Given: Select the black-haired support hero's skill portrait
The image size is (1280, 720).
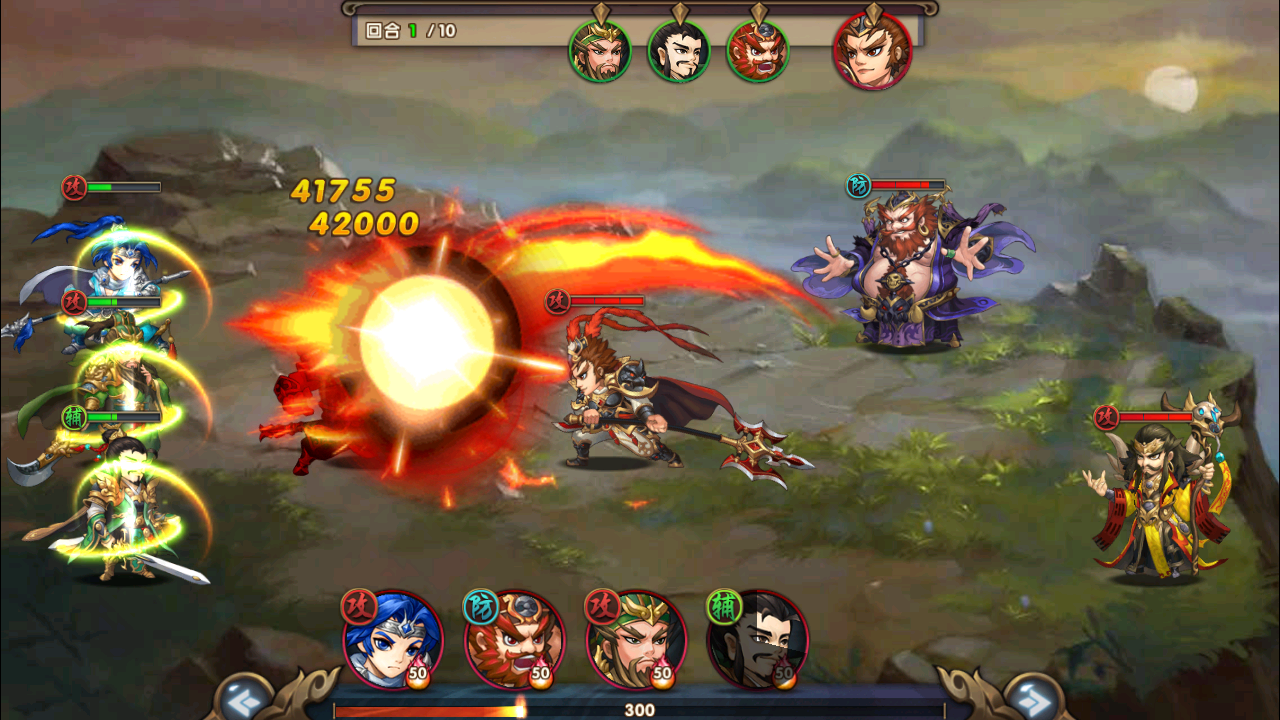Looking at the screenshot, I should tap(758, 640).
